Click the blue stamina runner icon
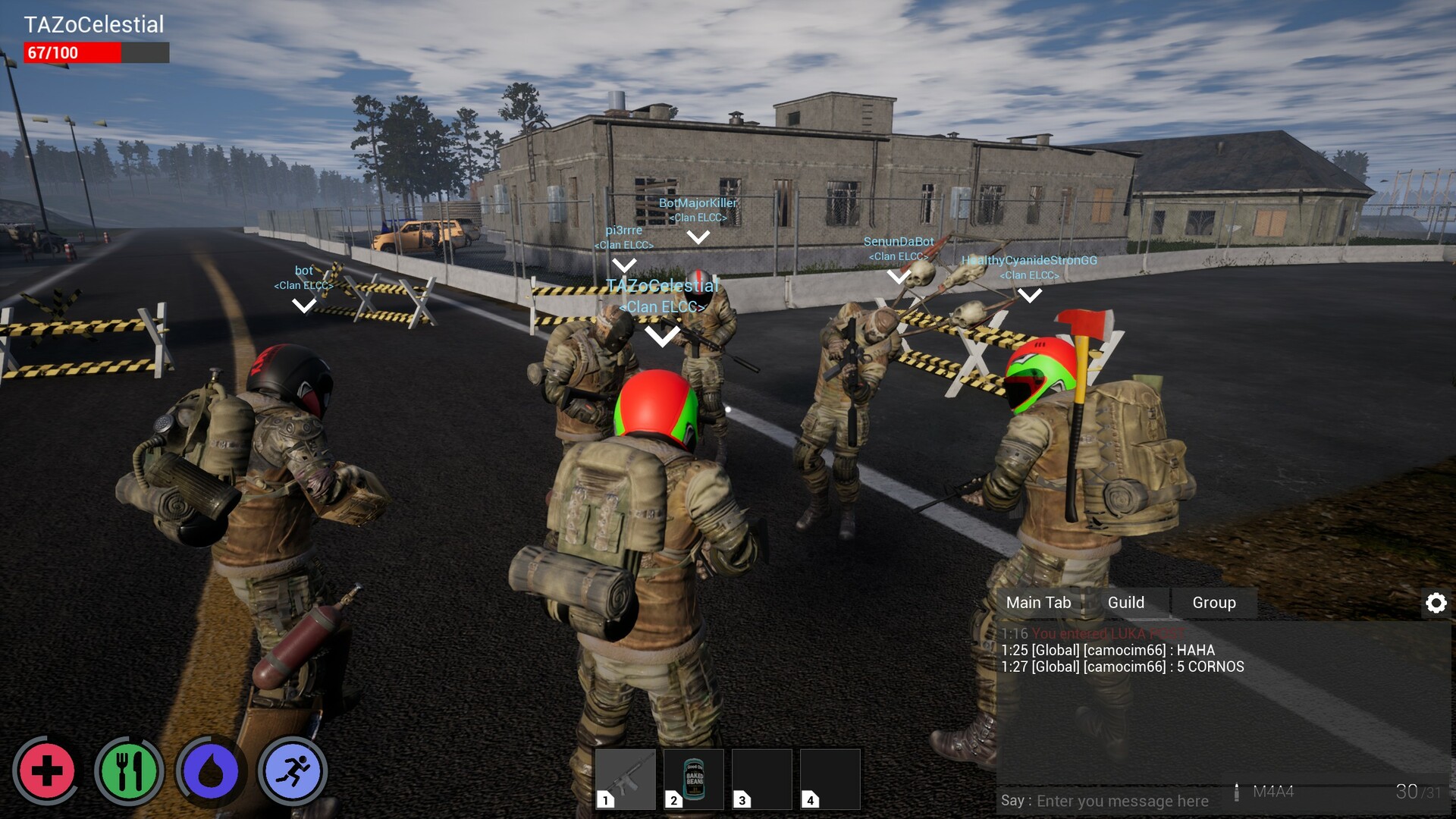Image resolution: width=1456 pixels, height=819 pixels. point(293,771)
